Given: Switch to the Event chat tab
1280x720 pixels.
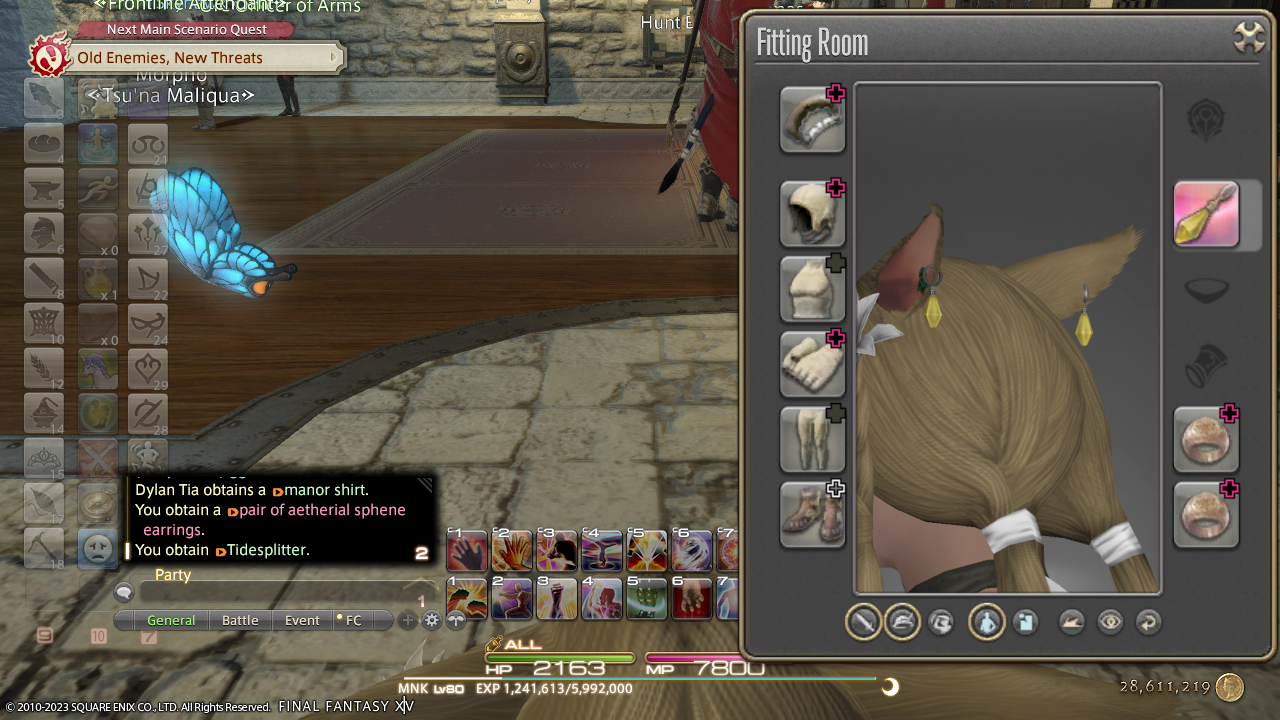Looking at the screenshot, I should 302,620.
